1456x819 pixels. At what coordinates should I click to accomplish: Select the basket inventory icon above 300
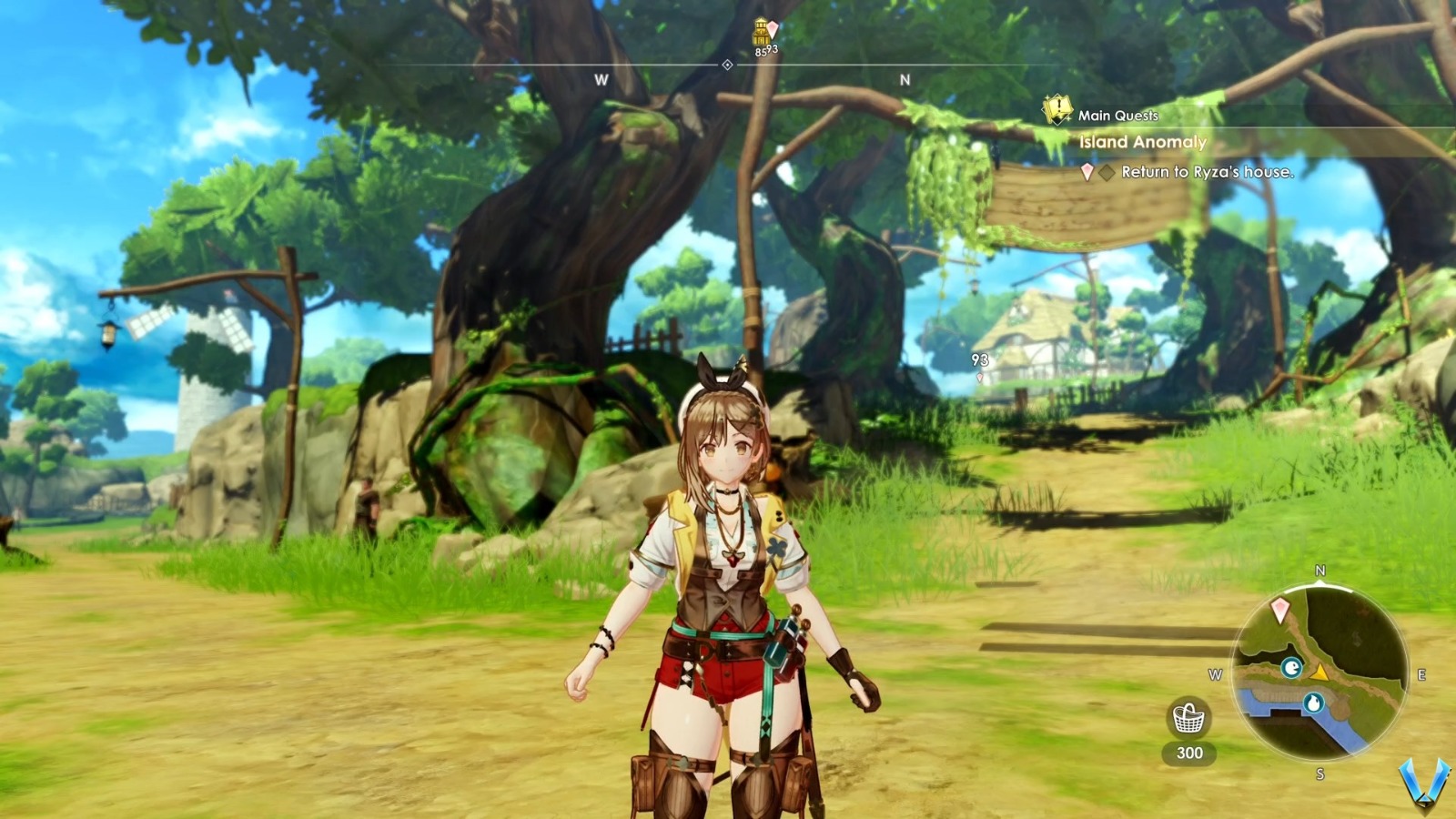[x=1188, y=718]
